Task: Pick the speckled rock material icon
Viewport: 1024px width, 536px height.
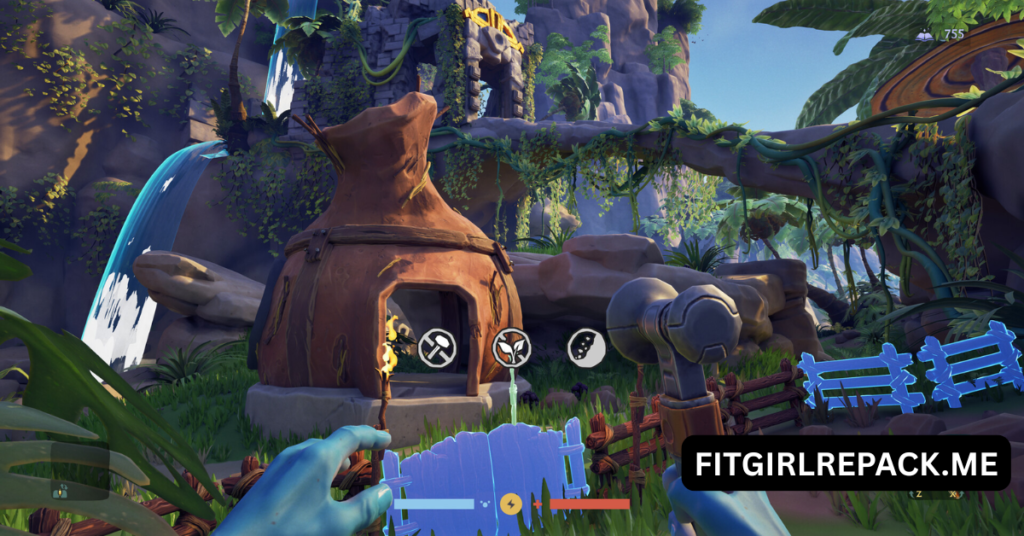Action: [x=584, y=346]
